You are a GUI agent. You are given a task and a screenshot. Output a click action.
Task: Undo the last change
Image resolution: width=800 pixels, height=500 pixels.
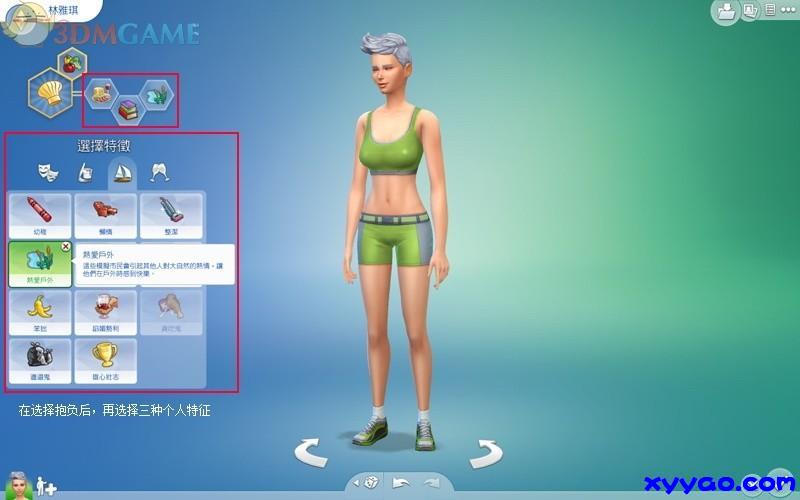pos(401,483)
